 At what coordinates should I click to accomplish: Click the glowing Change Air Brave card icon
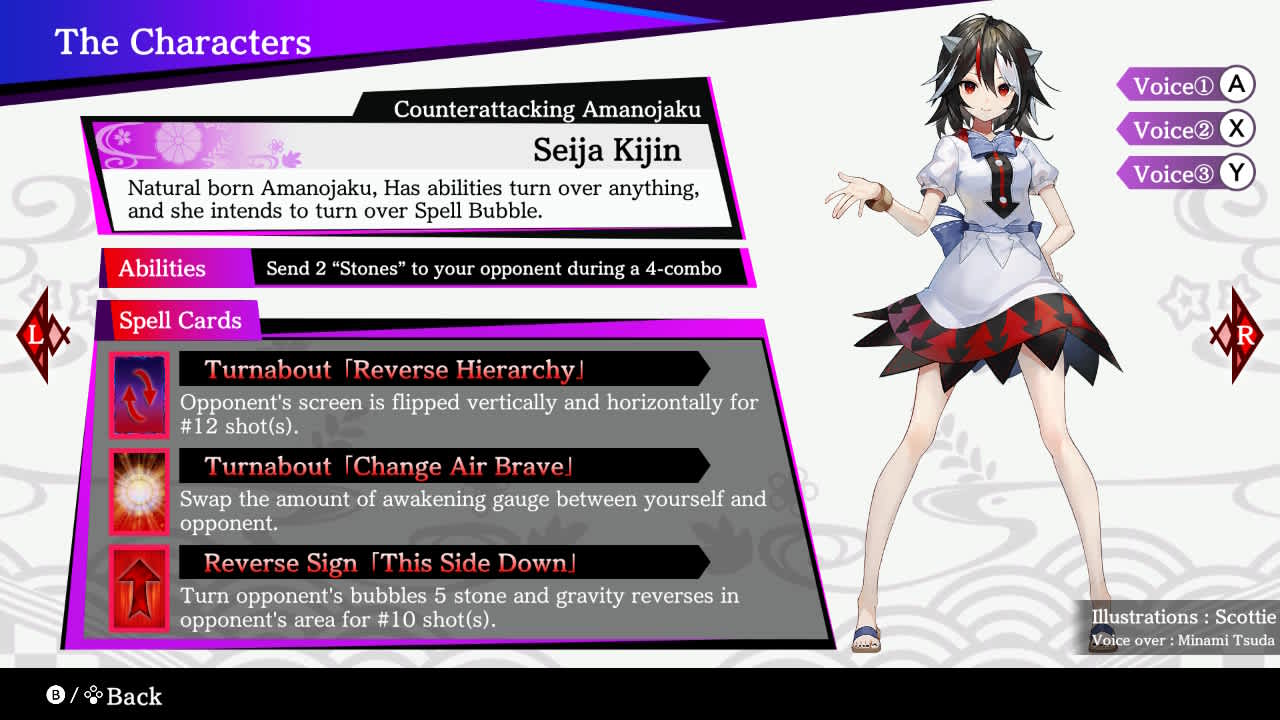point(139,492)
